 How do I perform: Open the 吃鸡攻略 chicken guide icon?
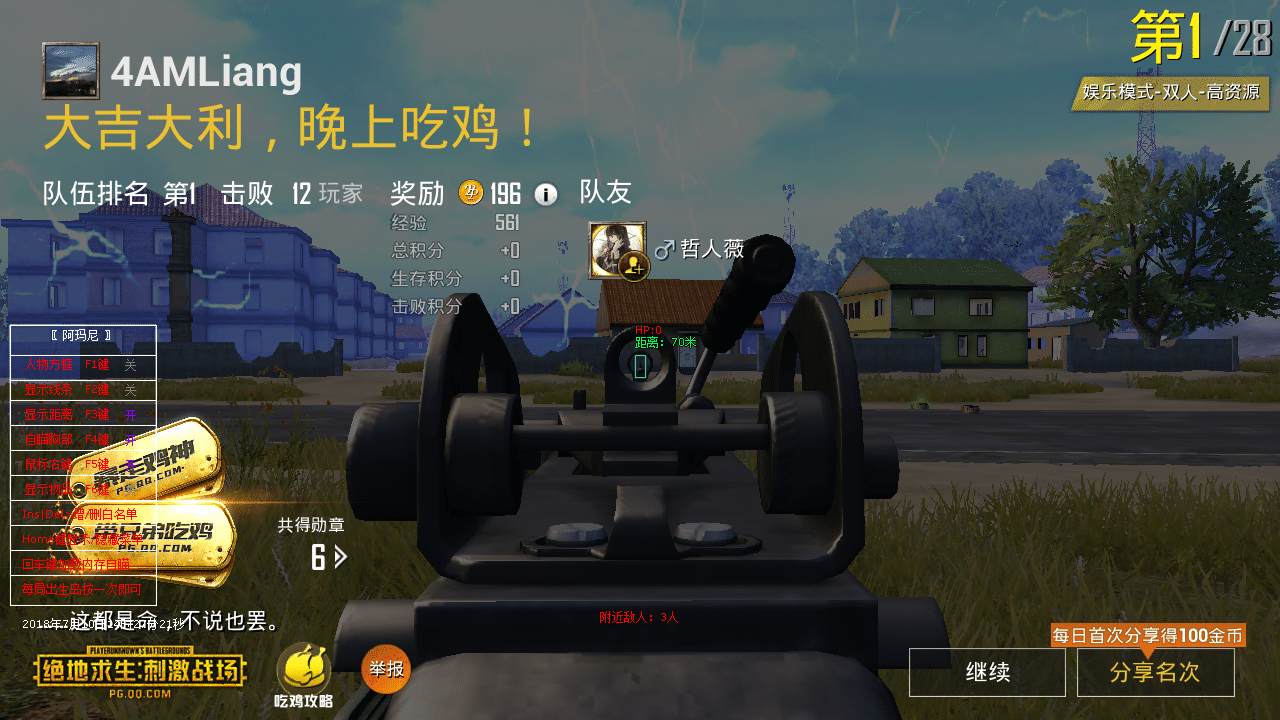coord(306,670)
